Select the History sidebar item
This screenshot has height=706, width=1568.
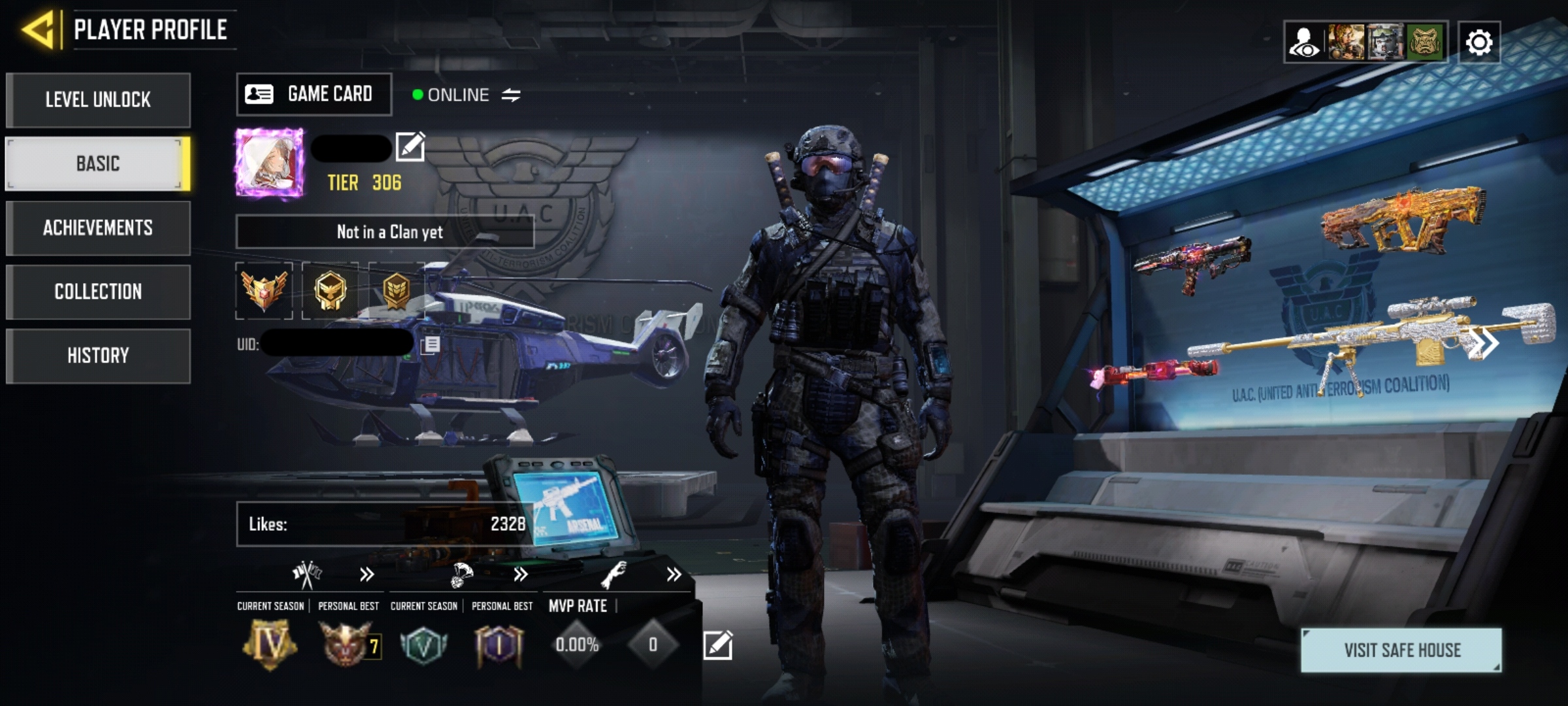point(97,355)
